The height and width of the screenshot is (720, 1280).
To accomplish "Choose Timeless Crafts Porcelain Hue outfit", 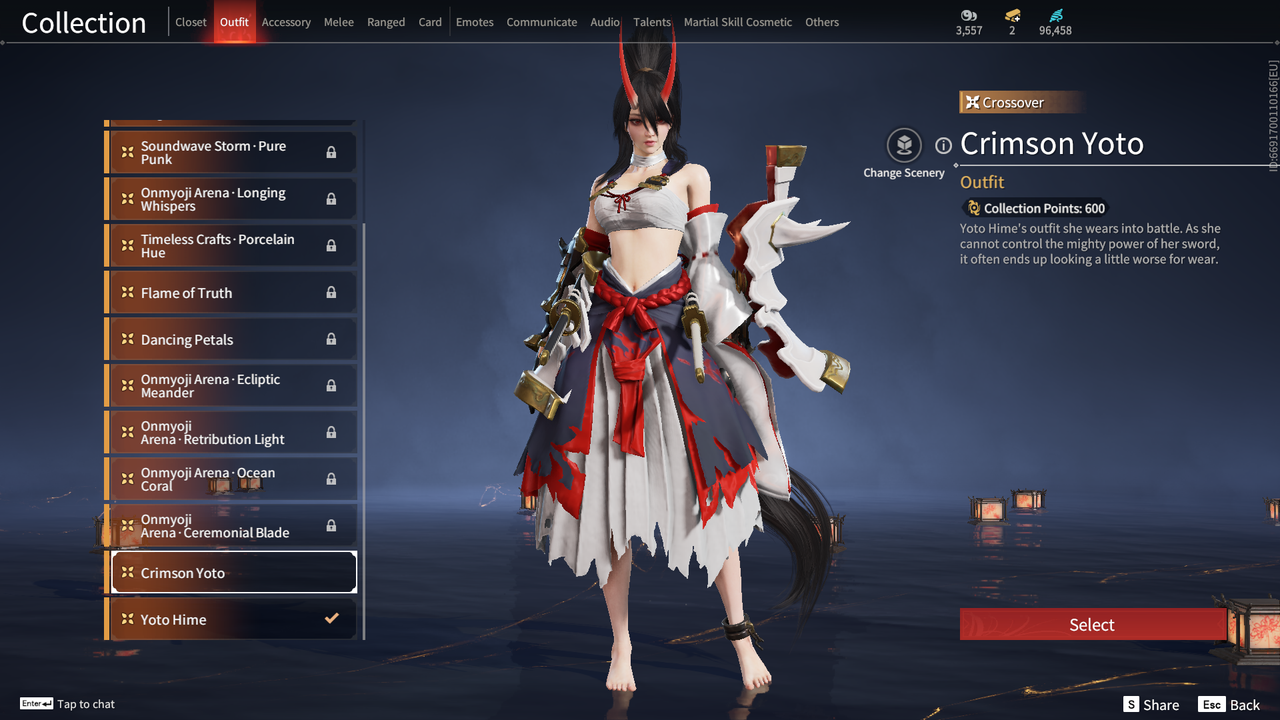I will 231,246.
